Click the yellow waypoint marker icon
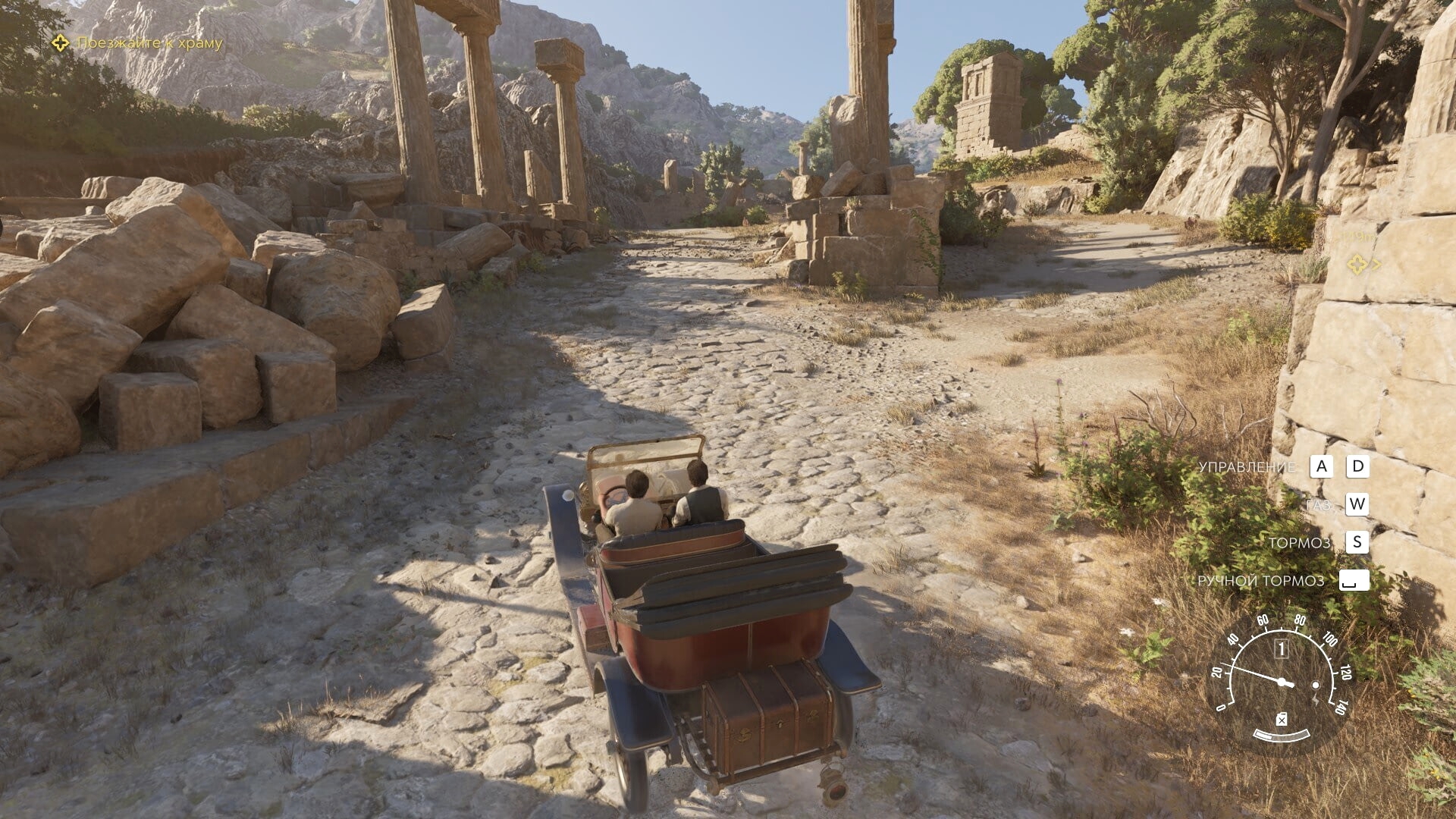The image size is (1456, 819). tap(1357, 265)
